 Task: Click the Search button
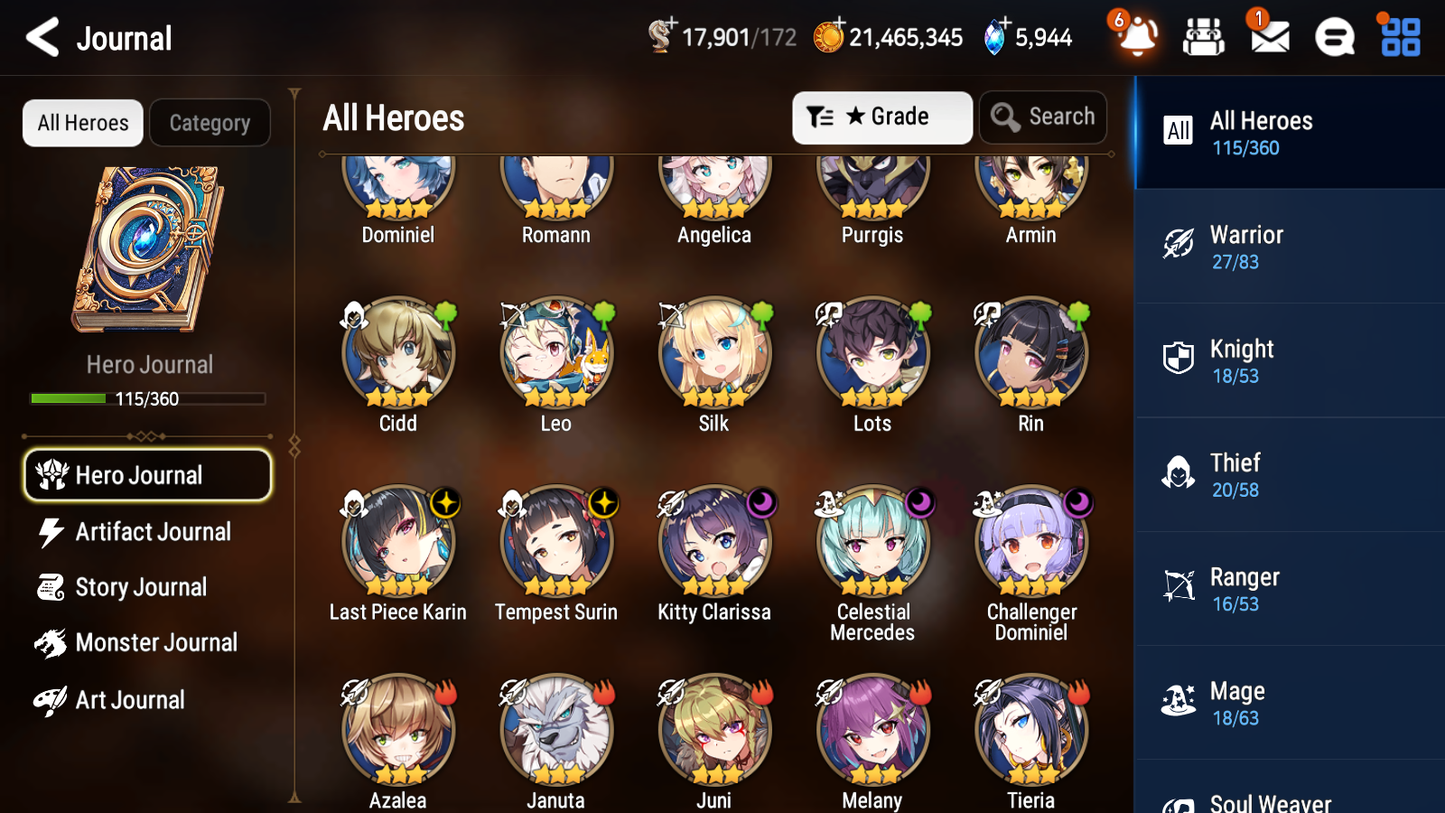(x=1043, y=117)
